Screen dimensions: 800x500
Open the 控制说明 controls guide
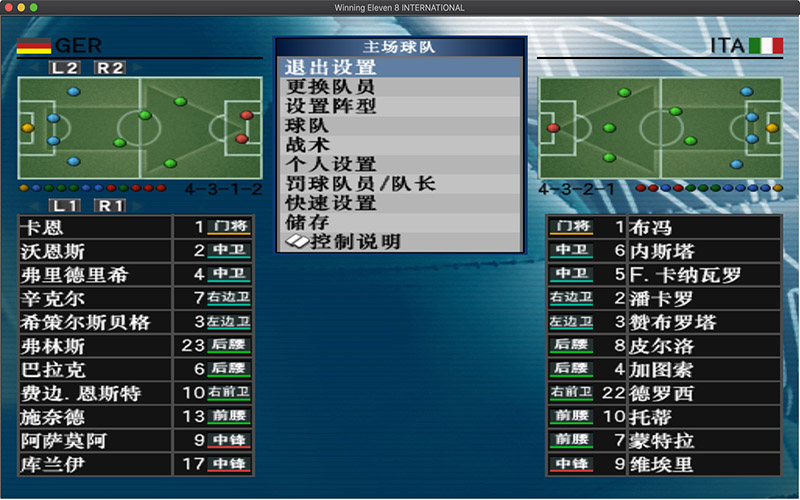click(x=400, y=242)
